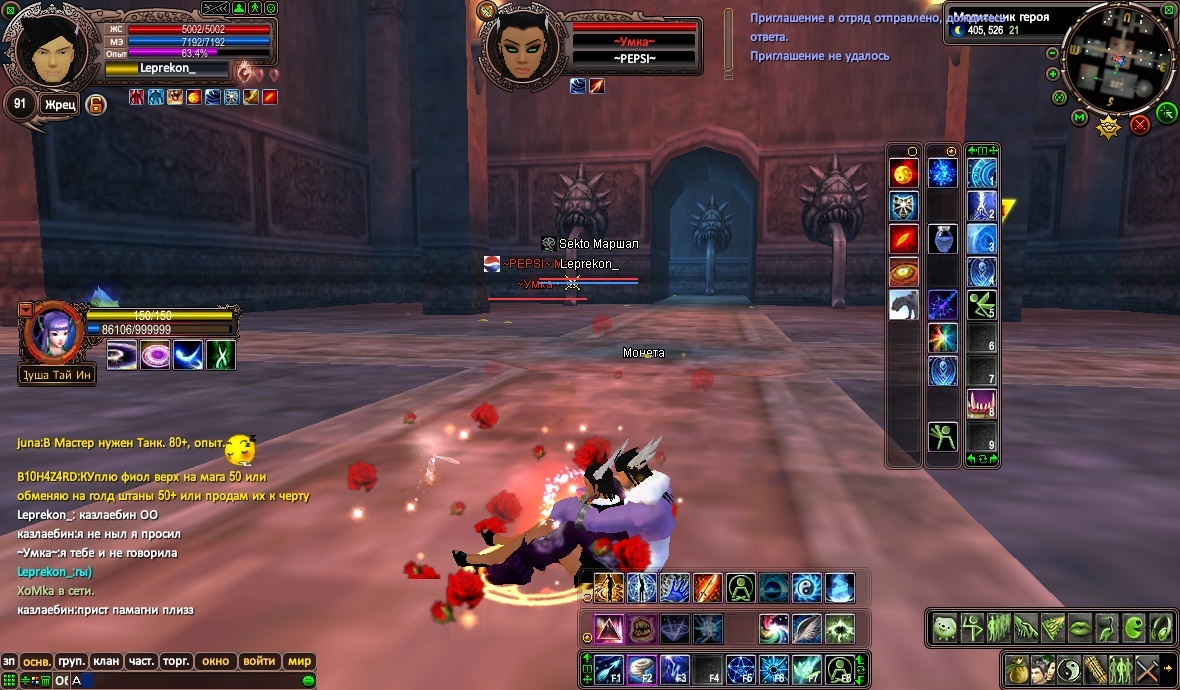
Task: Switch to the "груп." group chat tab
Action: 70,661
